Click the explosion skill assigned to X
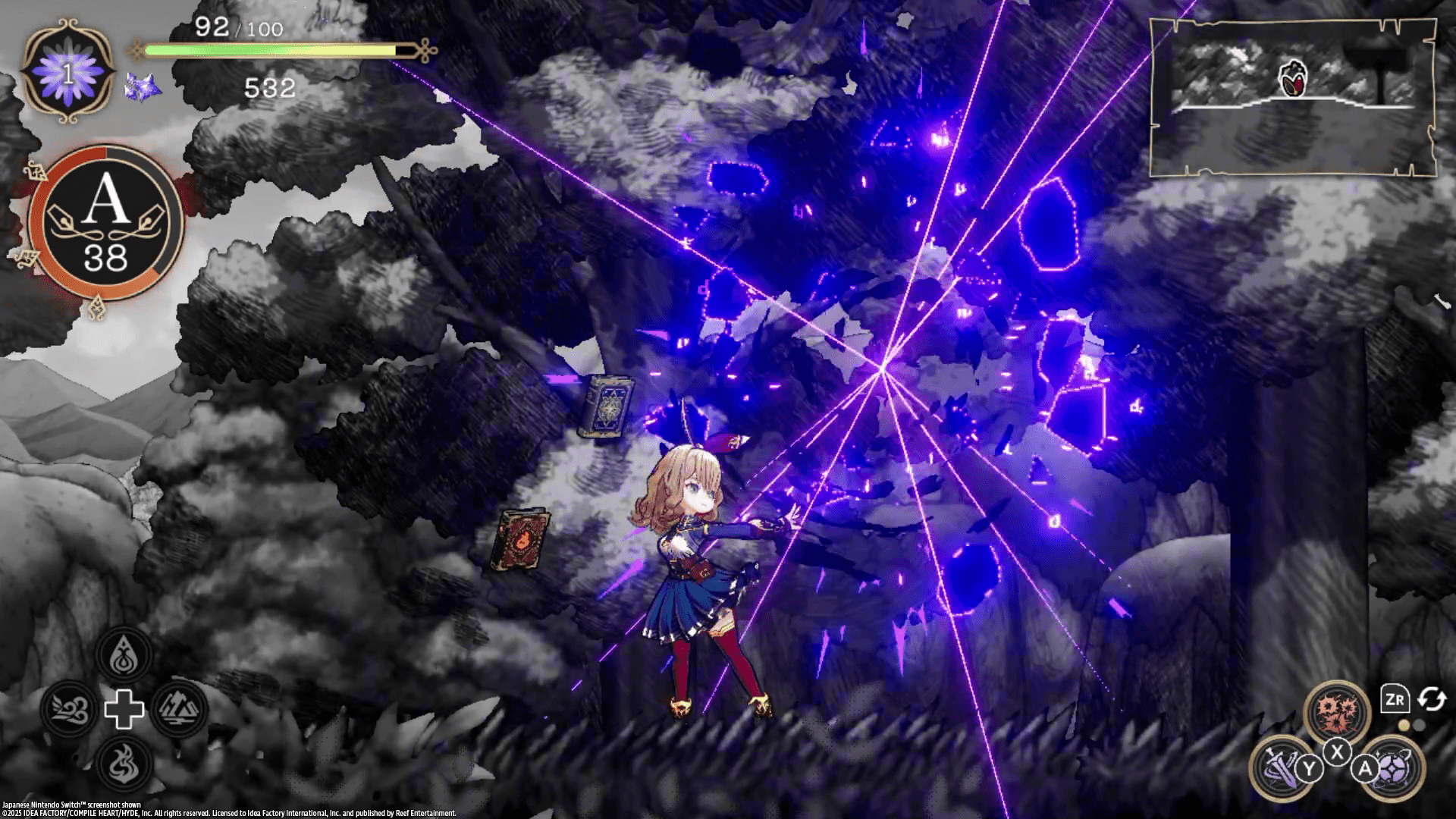 pyautogui.click(x=1338, y=709)
